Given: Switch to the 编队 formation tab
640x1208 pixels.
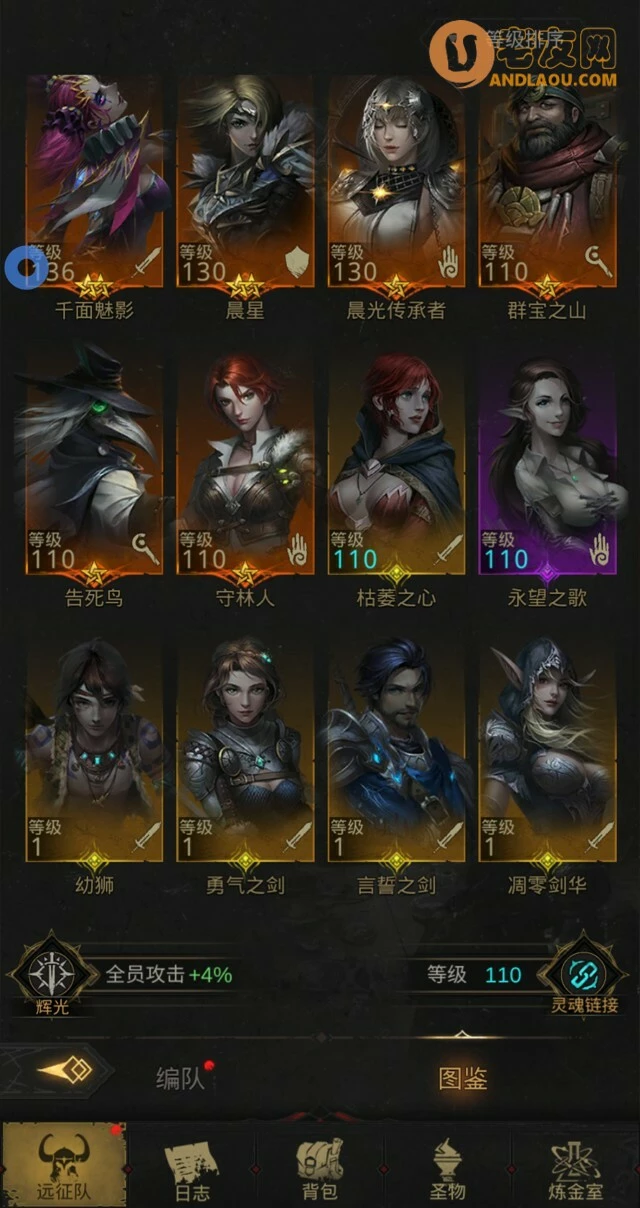Looking at the screenshot, I should (180, 1079).
